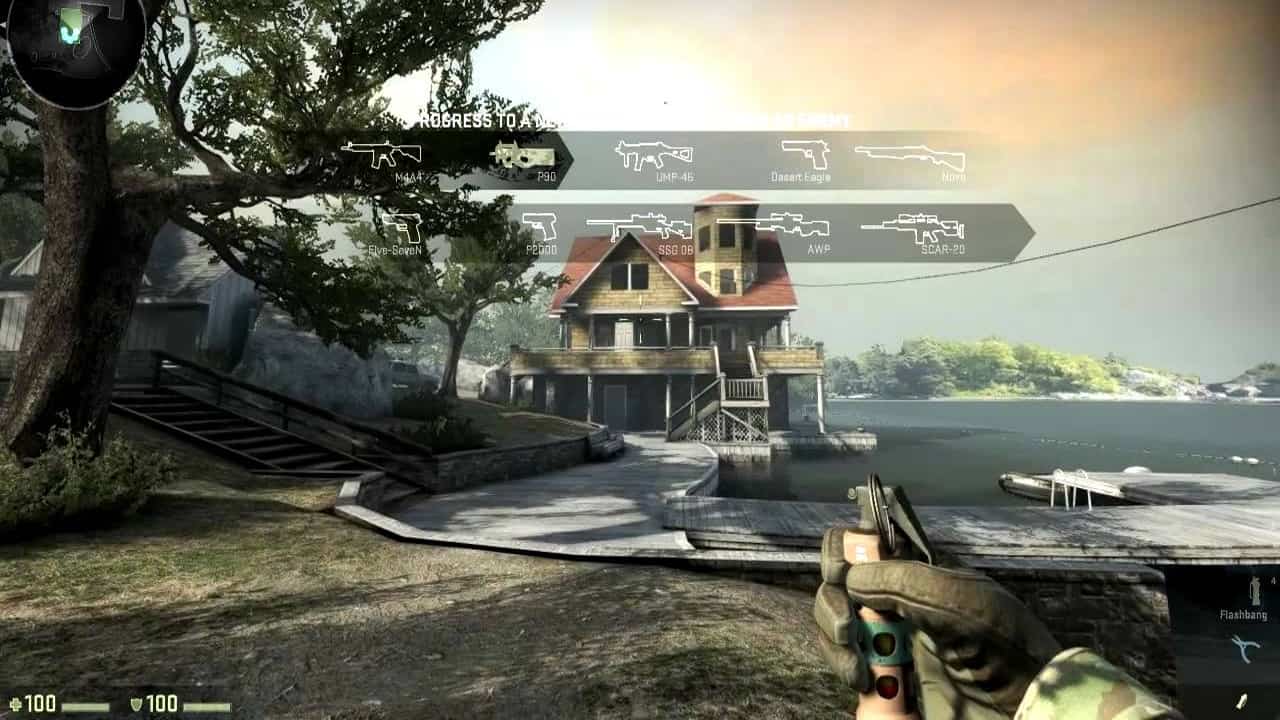1280x720 pixels.
Task: Select the AWP sniper rifle icon
Action: (x=787, y=224)
